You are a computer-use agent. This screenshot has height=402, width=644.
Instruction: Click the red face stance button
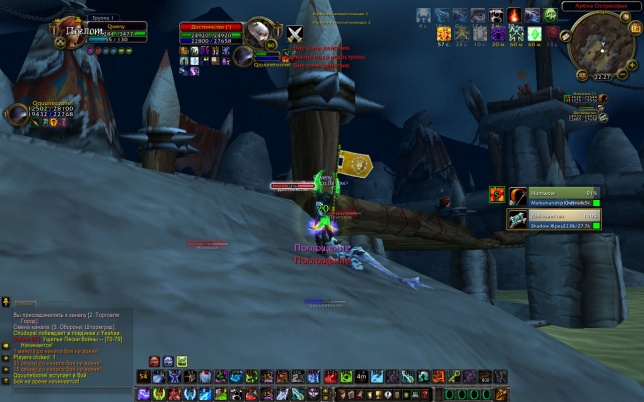tap(156, 361)
